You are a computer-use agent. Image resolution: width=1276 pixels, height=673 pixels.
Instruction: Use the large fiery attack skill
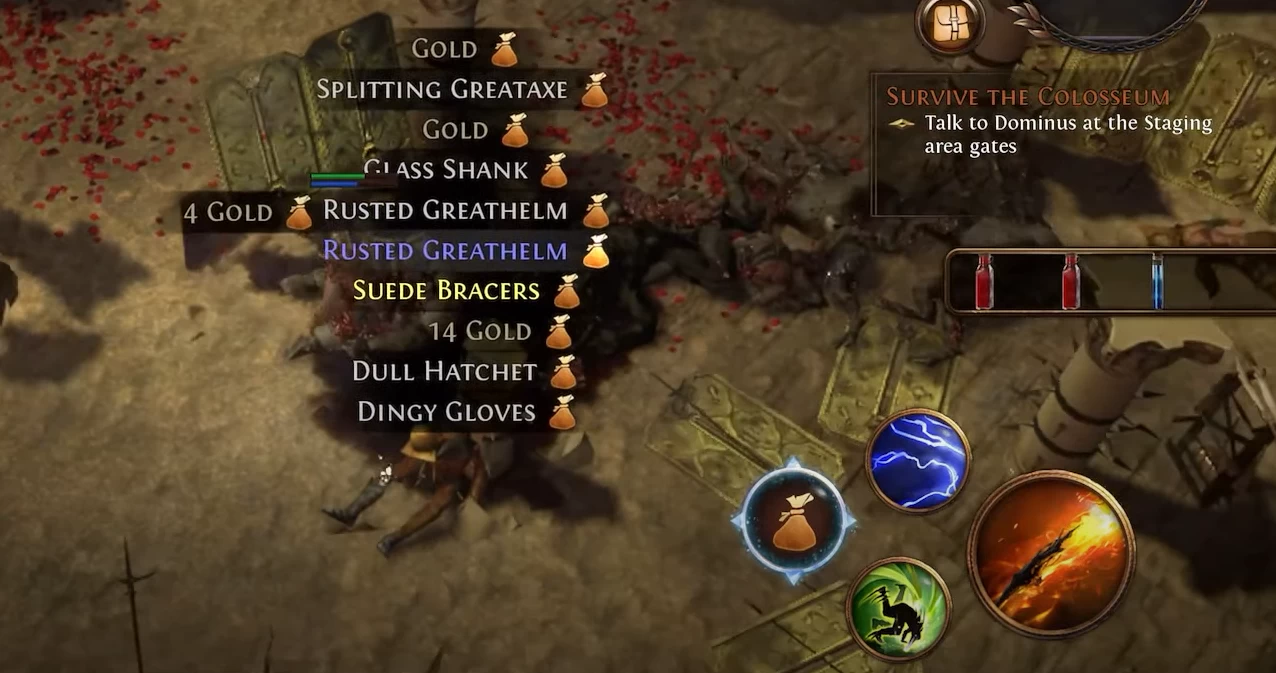1050,553
